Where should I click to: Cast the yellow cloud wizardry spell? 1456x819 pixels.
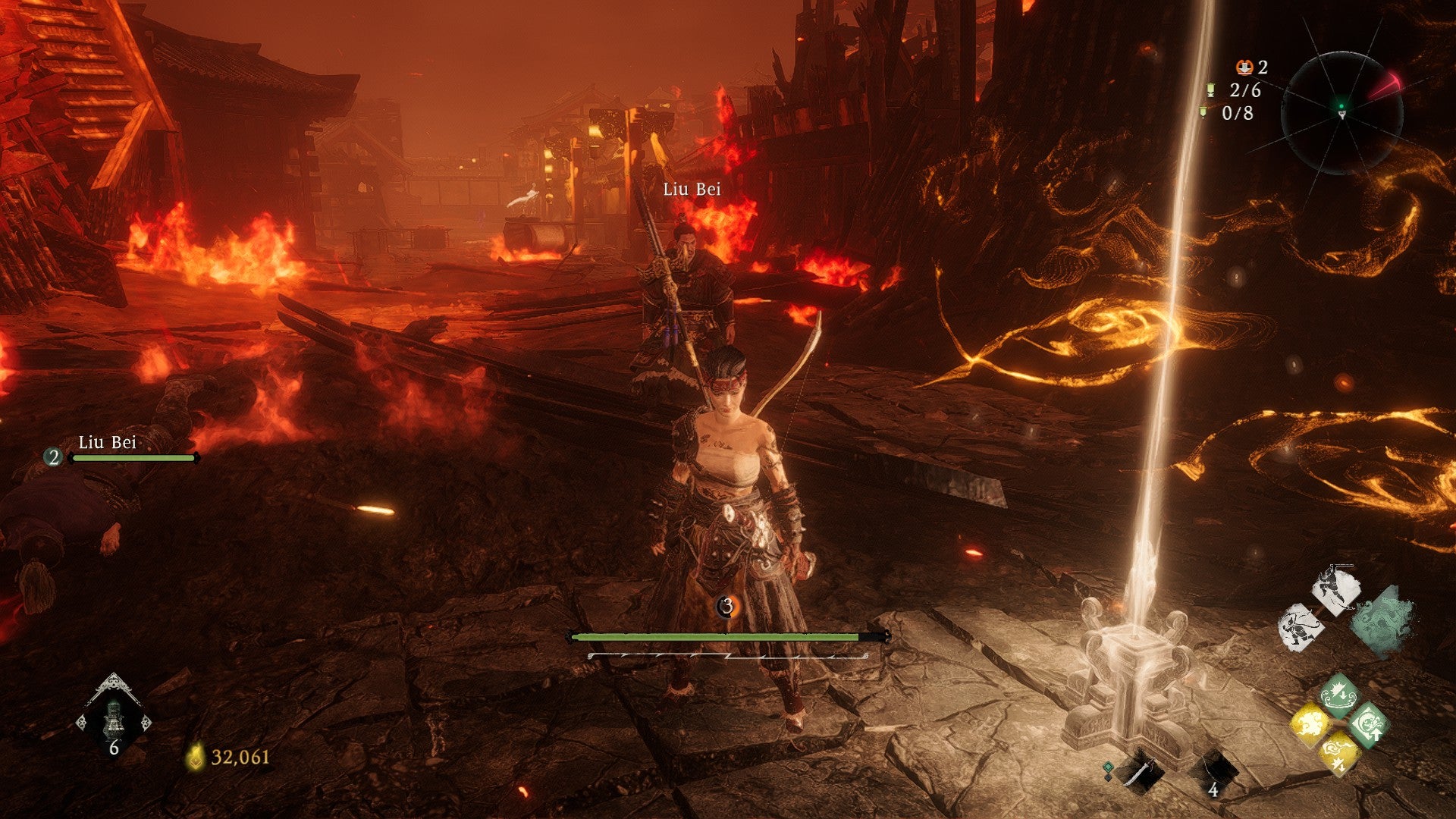point(1310,725)
